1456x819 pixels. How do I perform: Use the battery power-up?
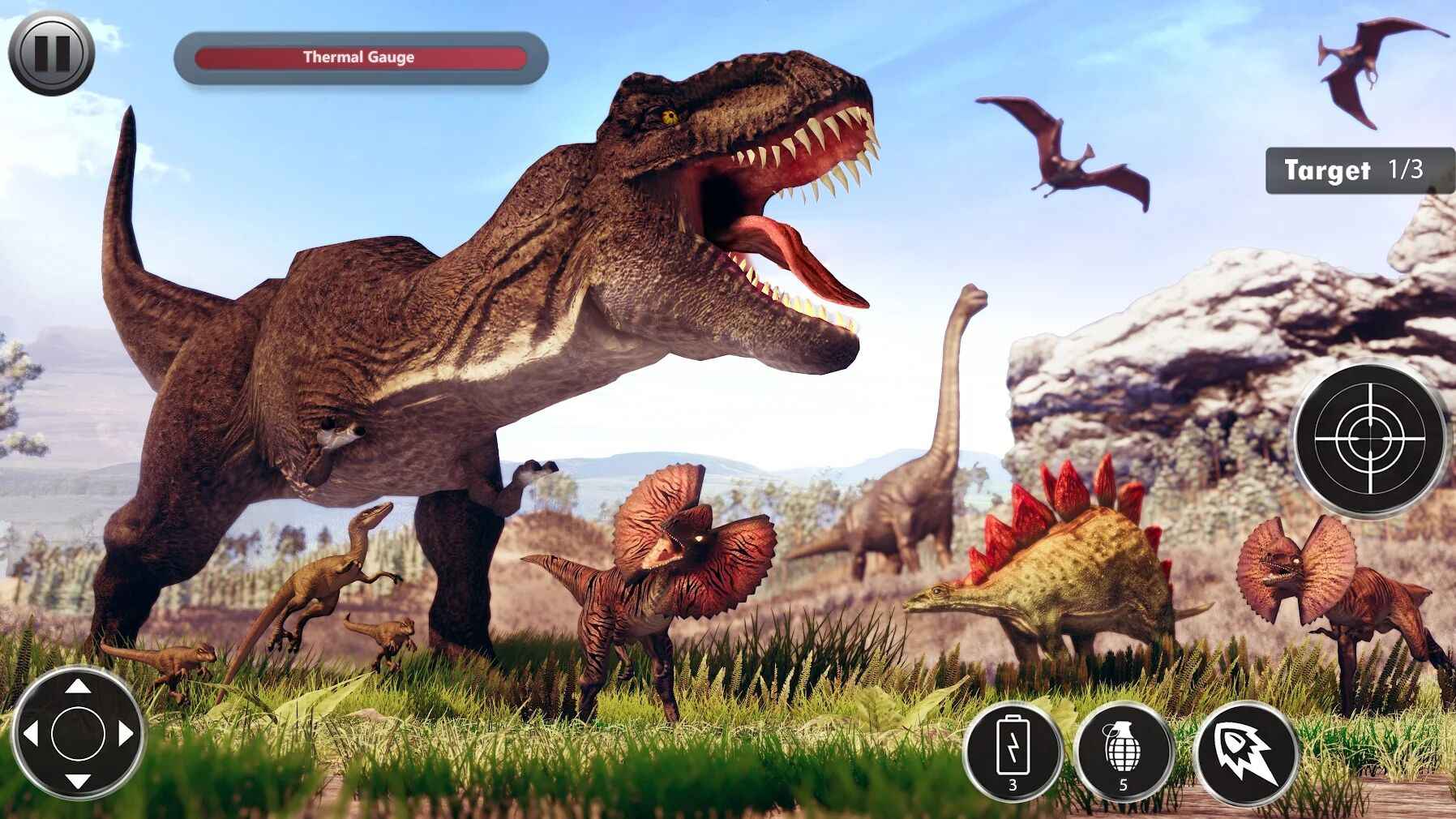click(1013, 752)
